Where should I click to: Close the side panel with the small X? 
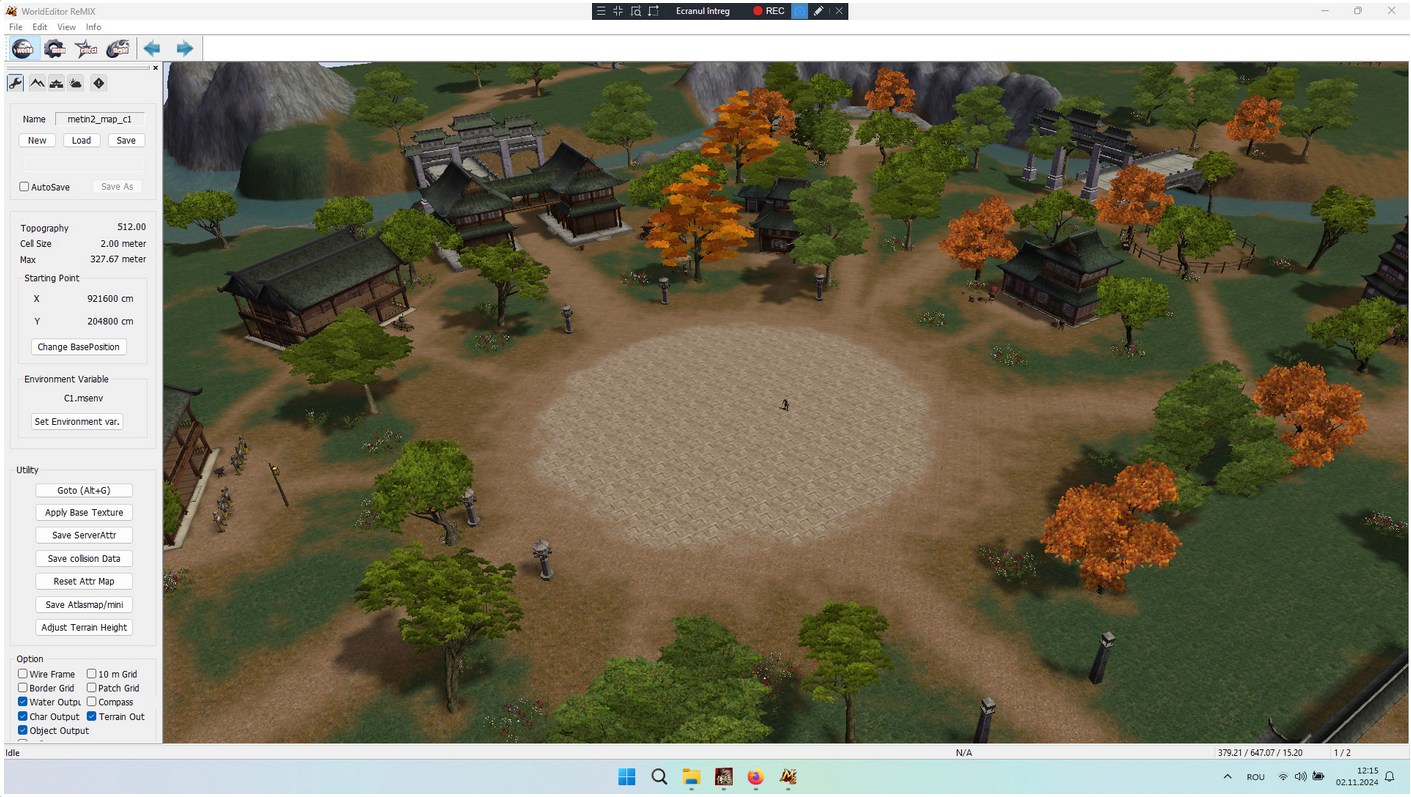(155, 68)
